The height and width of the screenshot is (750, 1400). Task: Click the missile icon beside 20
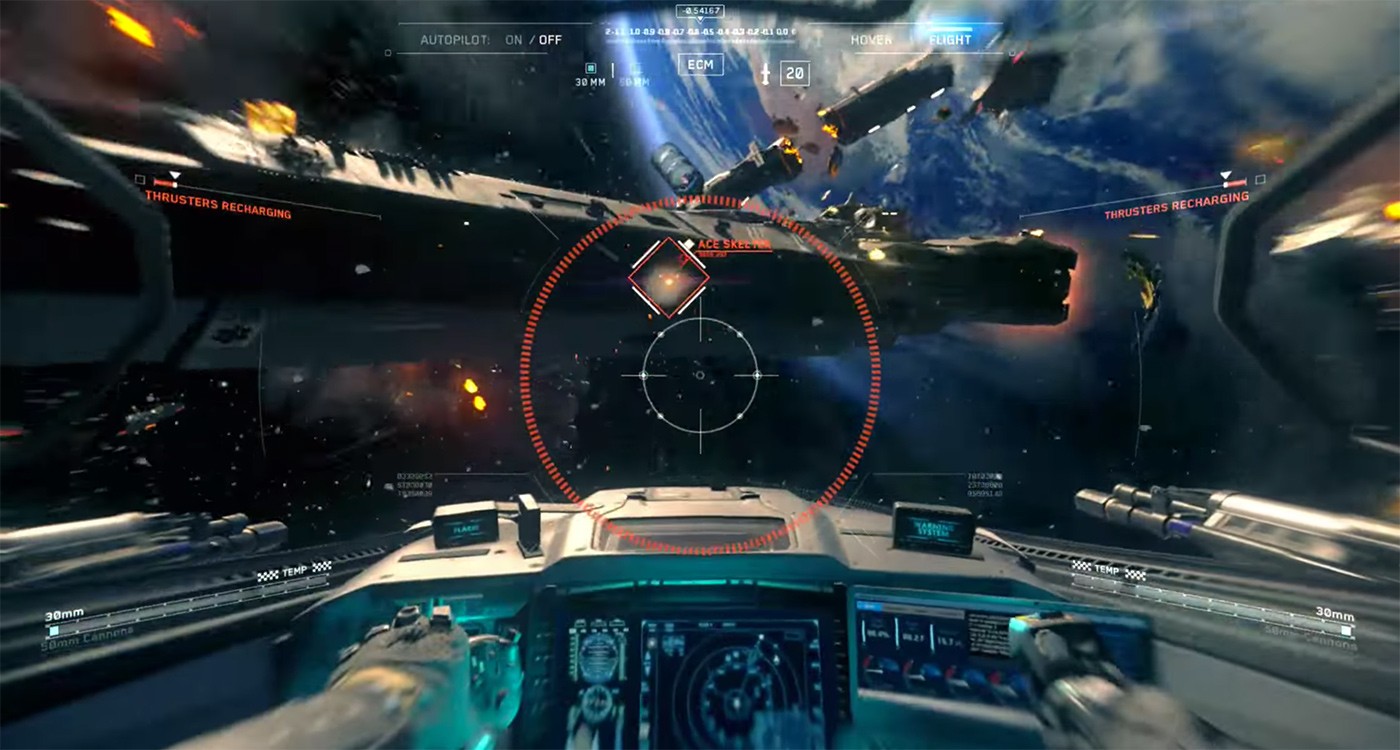tap(766, 73)
